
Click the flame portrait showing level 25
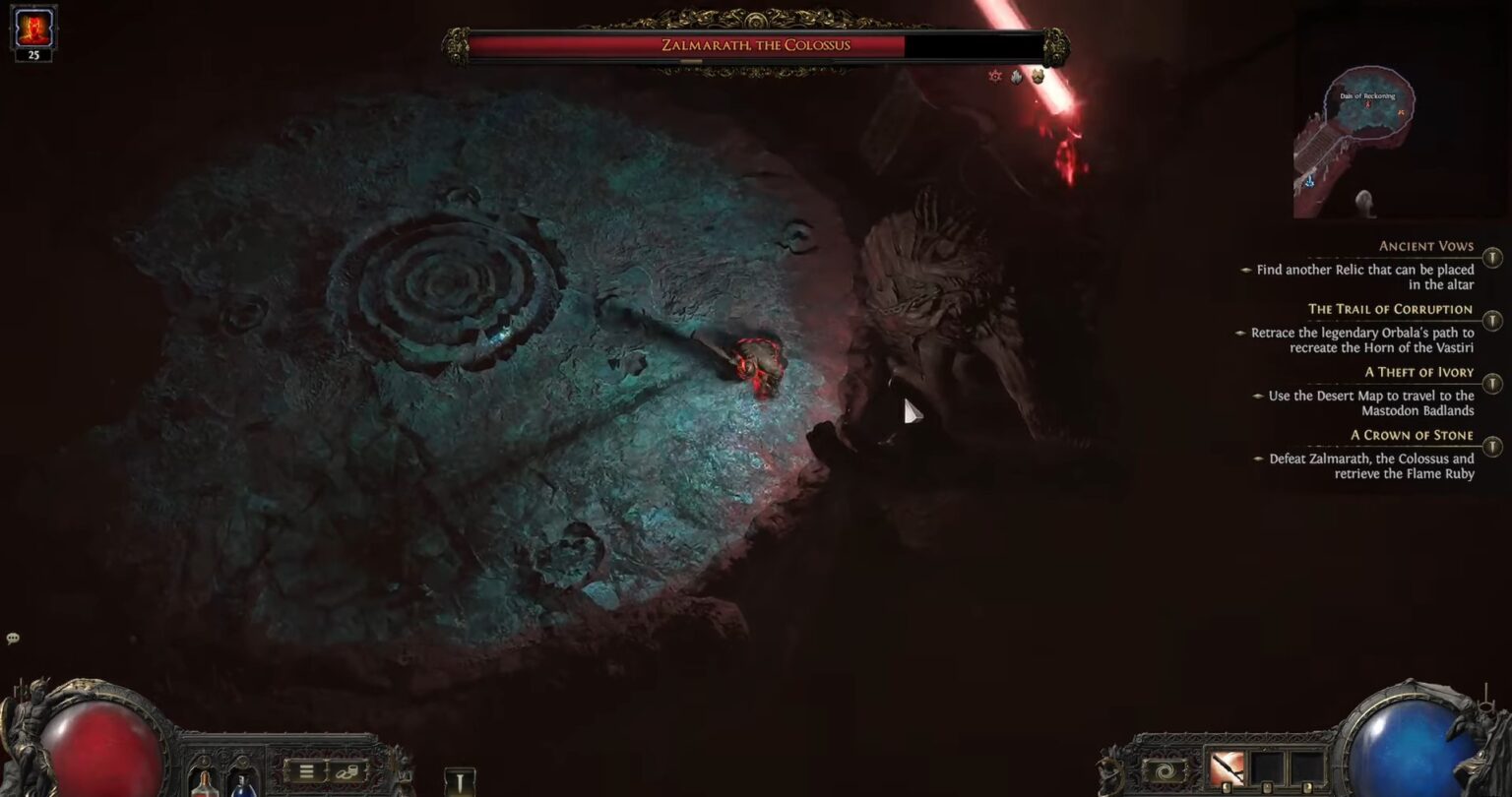(x=34, y=31)
